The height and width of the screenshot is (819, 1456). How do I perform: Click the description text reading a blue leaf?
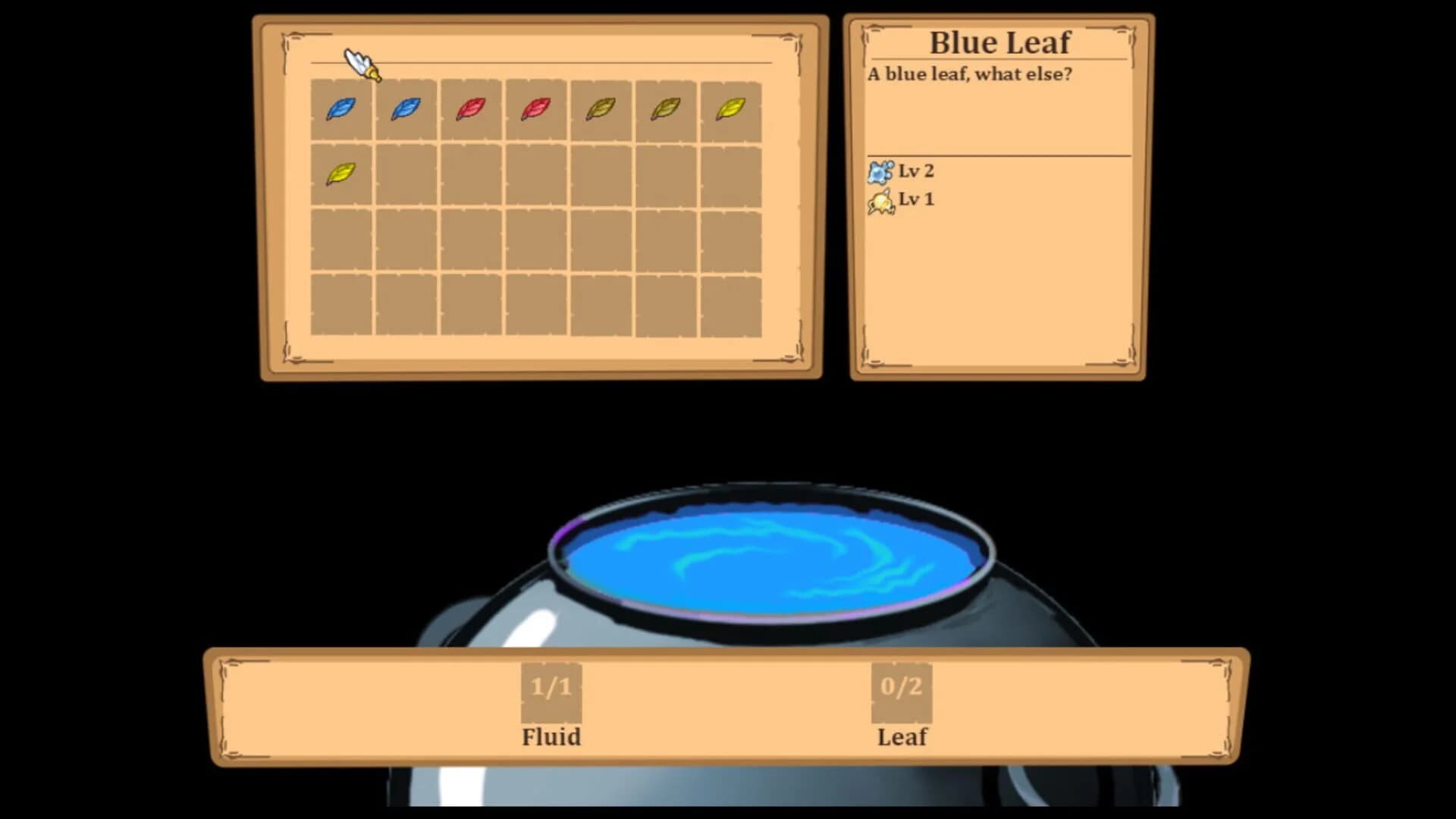[971, 75]
